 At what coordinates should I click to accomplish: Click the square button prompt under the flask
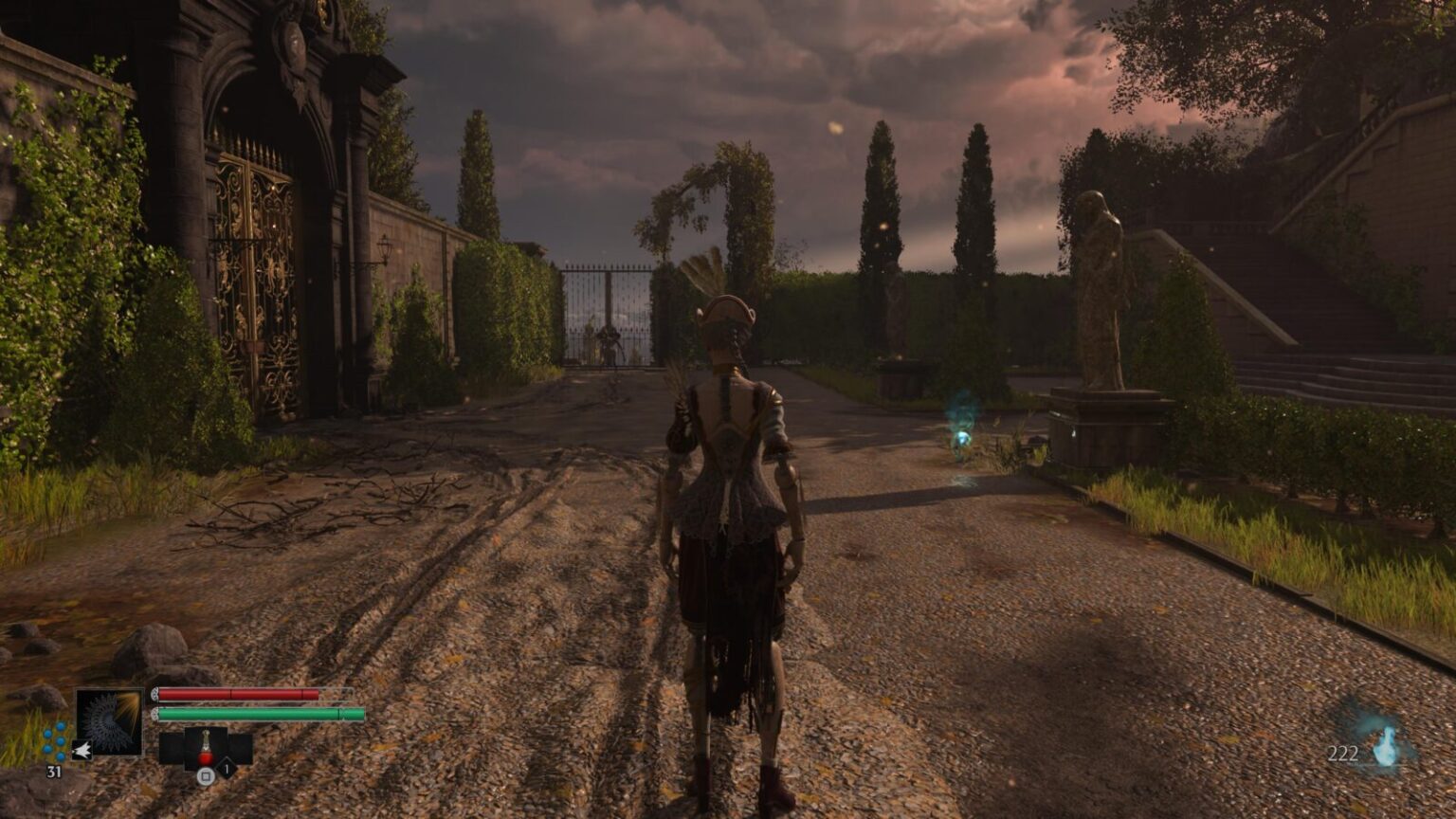click(205, 775)
